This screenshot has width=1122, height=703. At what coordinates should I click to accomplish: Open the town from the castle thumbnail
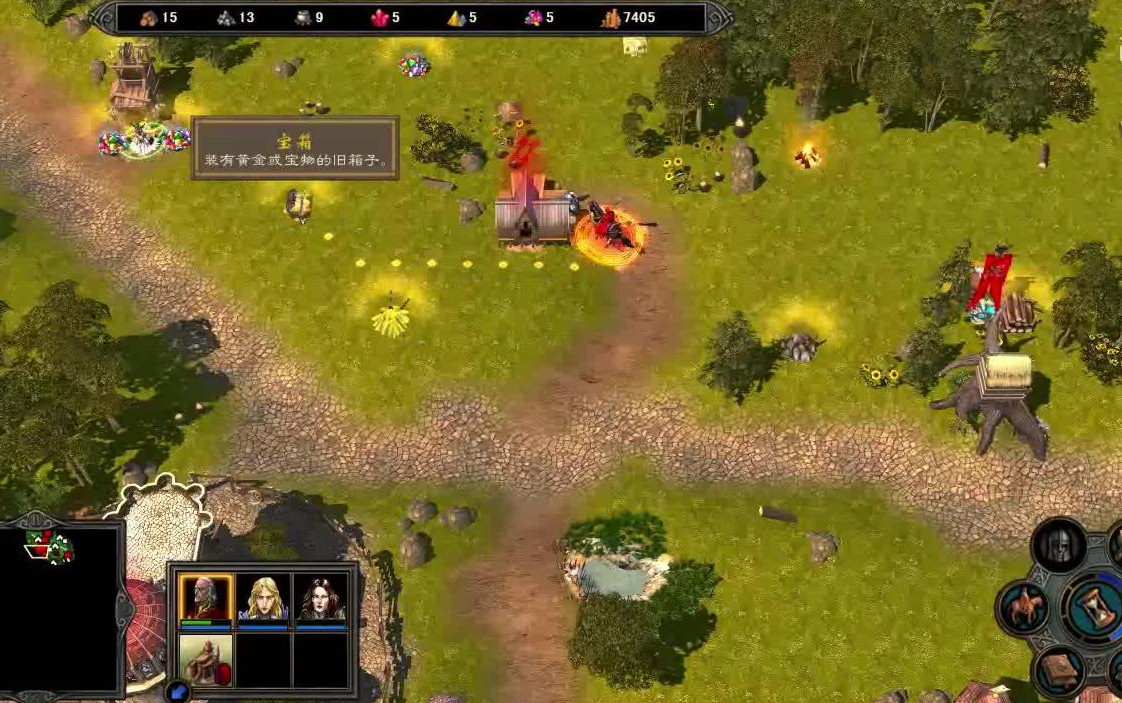[x=206, y=658]
